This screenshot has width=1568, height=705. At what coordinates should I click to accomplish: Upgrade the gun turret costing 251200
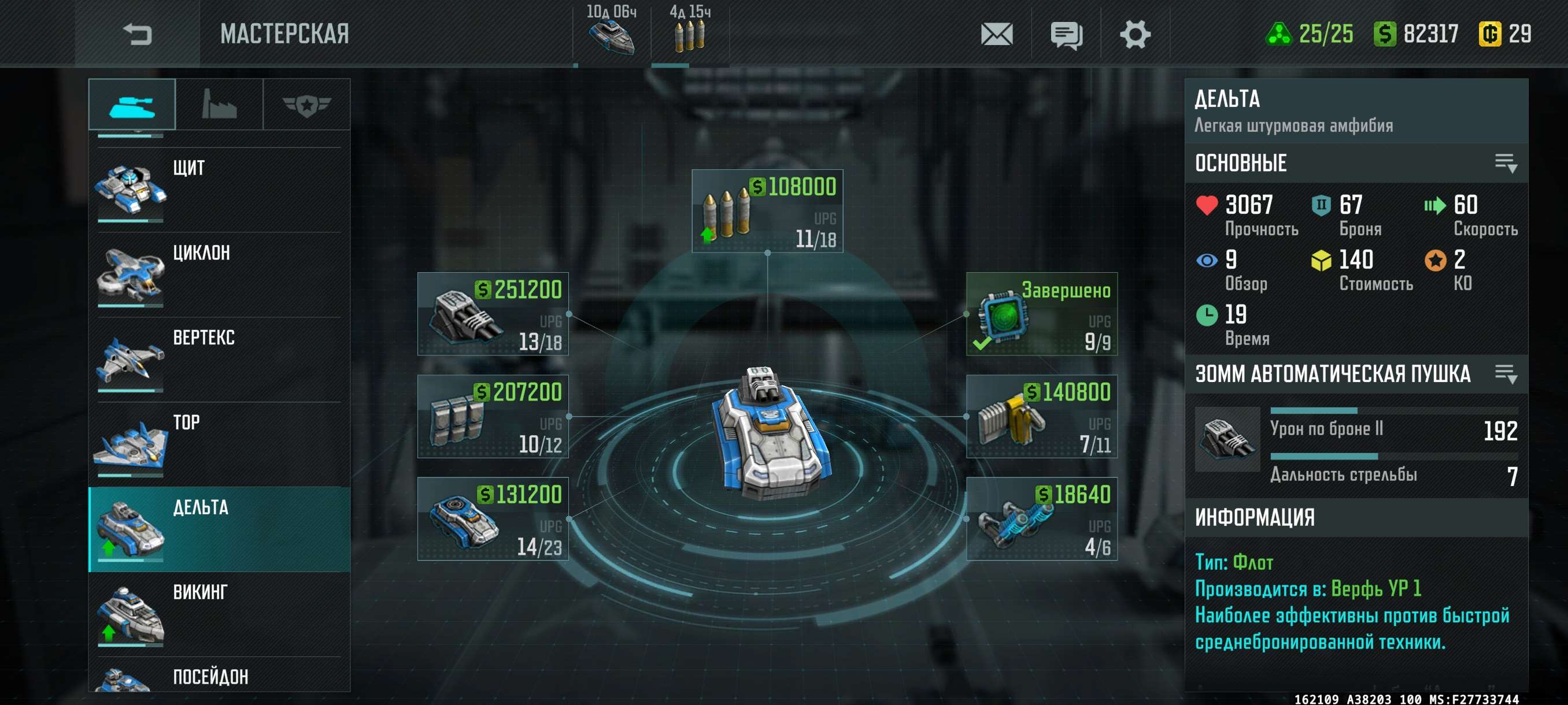pos(493,313)
